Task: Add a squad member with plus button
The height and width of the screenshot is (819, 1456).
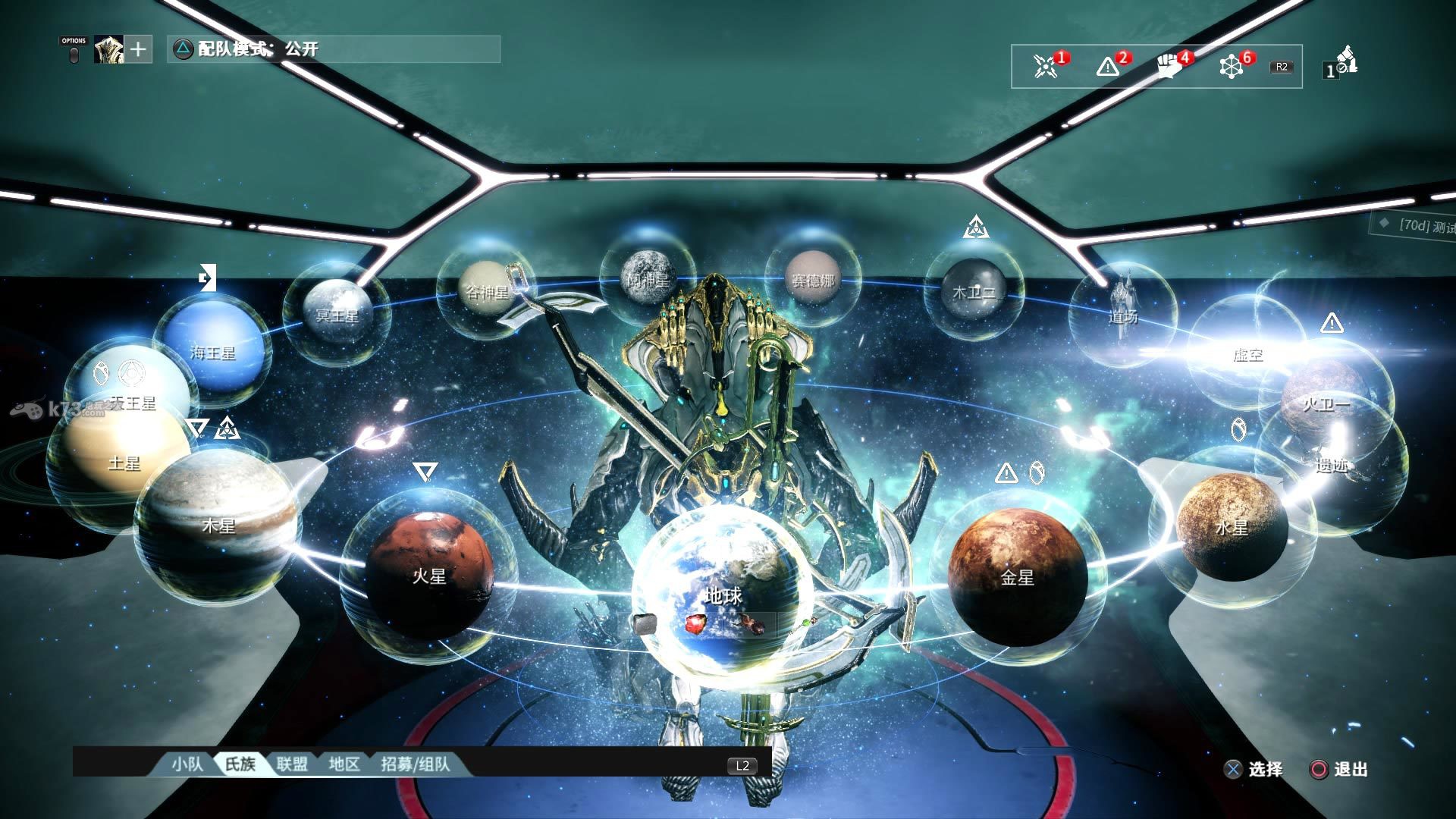Action: click(x=138, y=50)
